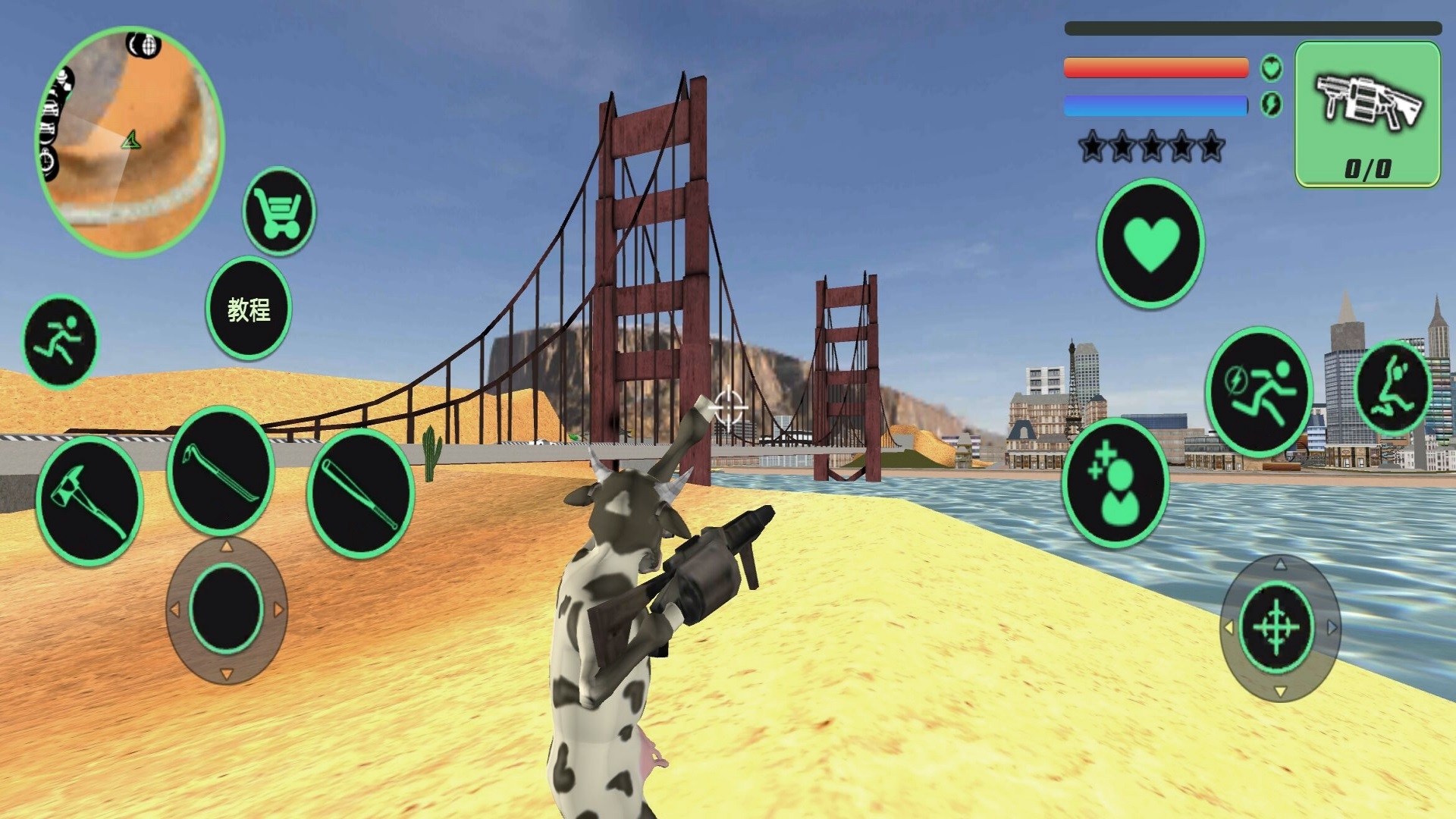Trigger the jump action button

point(1392,388)
